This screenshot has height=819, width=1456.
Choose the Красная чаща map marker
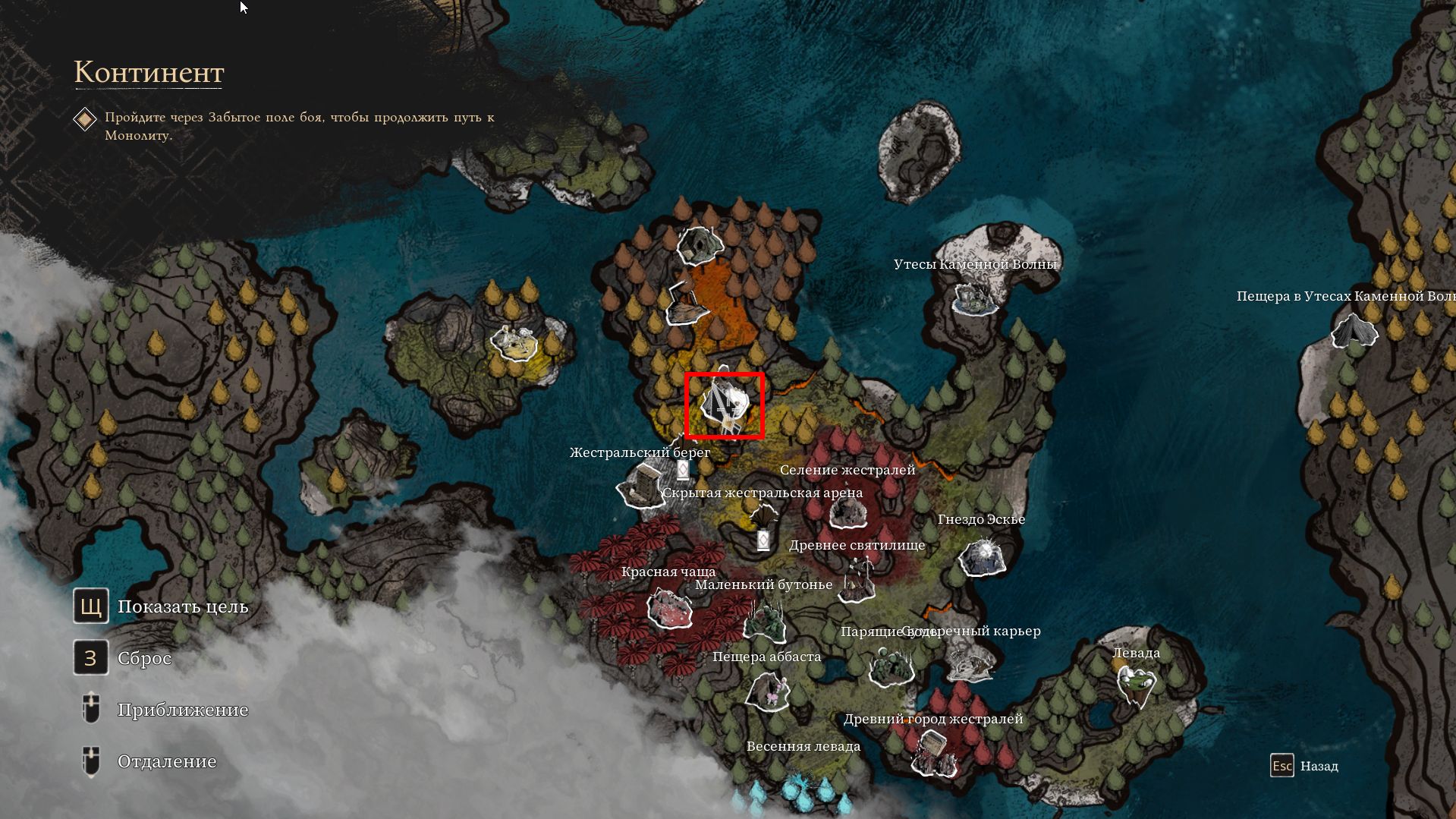668,608
